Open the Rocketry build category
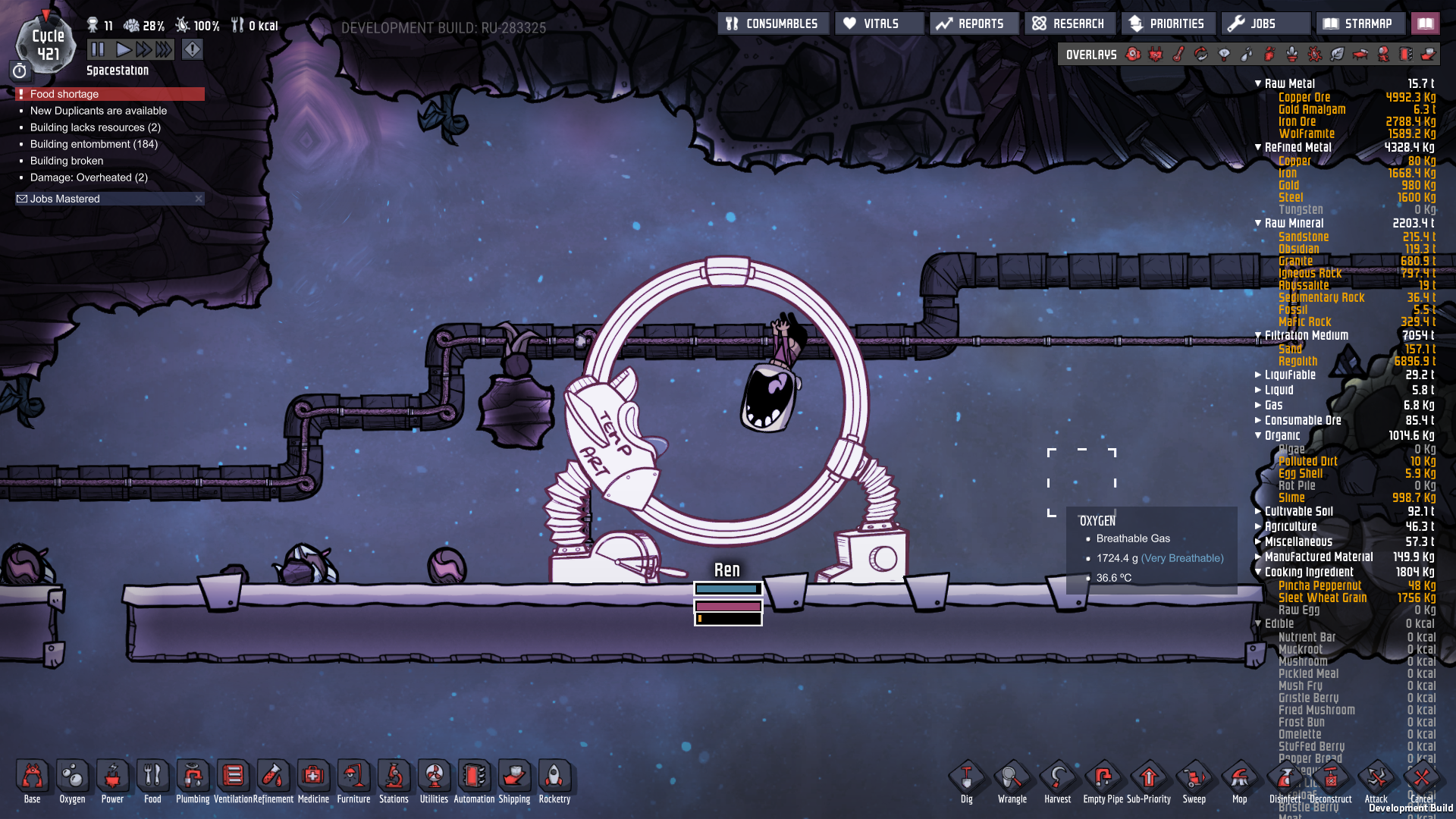This screenshot has width=1456, height=819. tap(554, 781)
